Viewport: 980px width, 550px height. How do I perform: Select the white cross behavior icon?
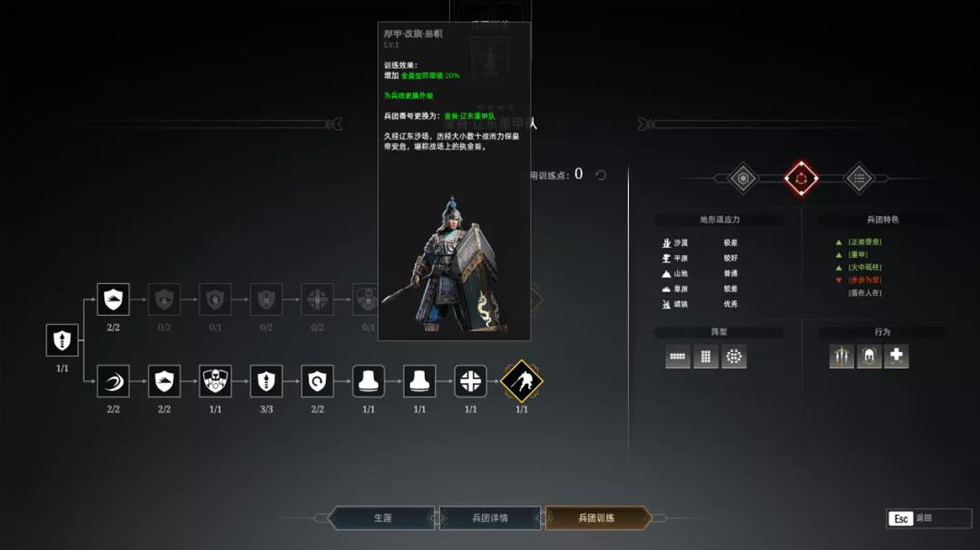(897, 356)
